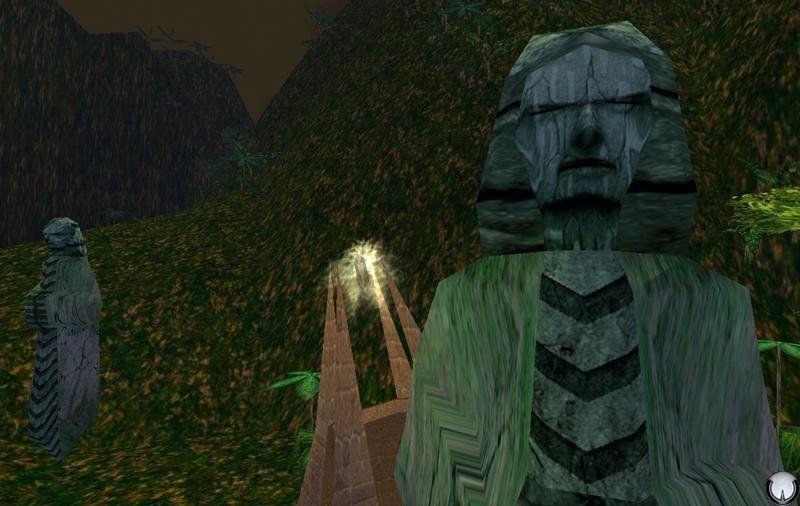This screenshot has width=800, height=506.
Task: Click the round silver emblem icon
Action: click(781, 487)
